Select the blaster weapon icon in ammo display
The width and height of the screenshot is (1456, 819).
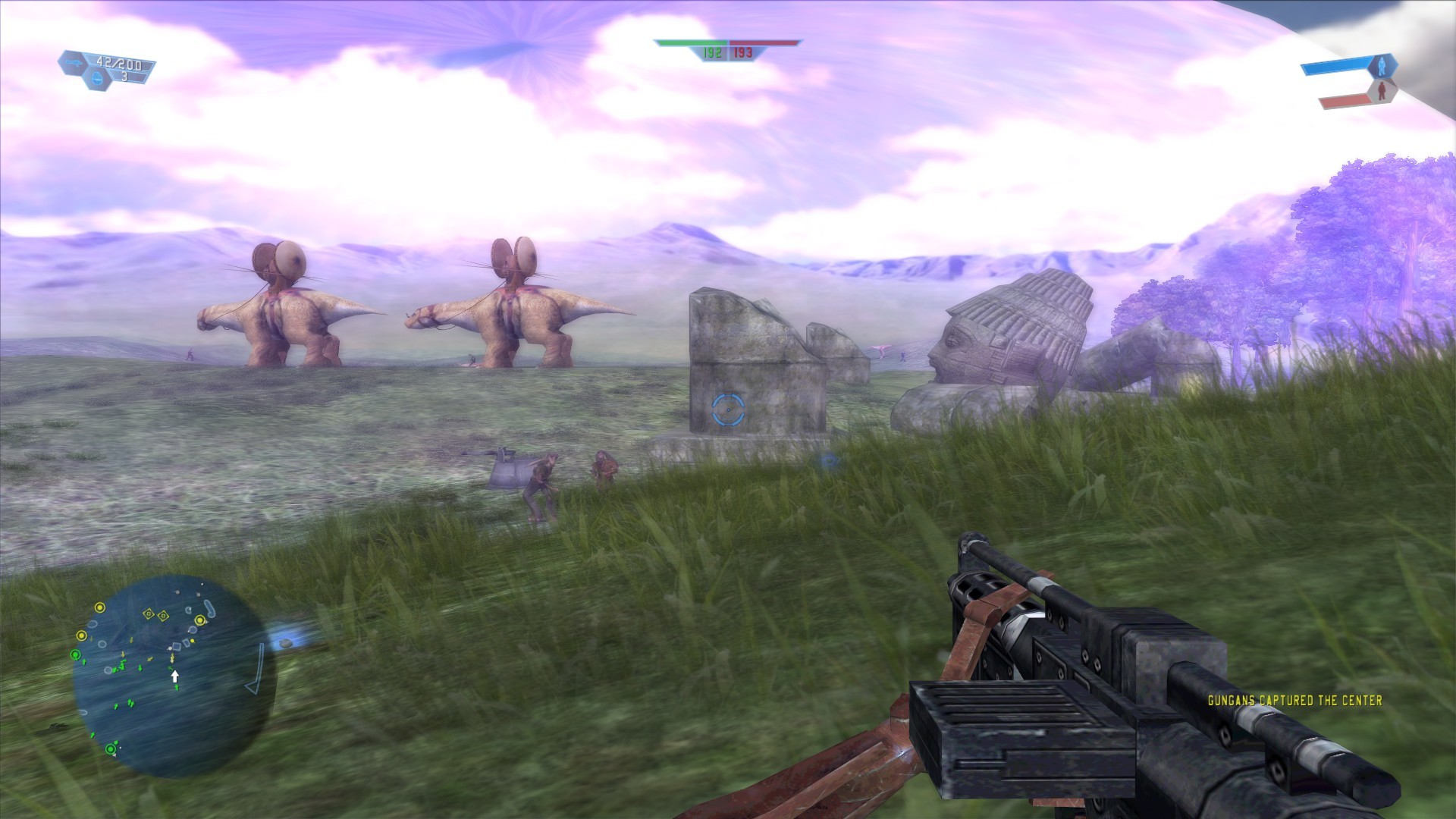point(74,62)
